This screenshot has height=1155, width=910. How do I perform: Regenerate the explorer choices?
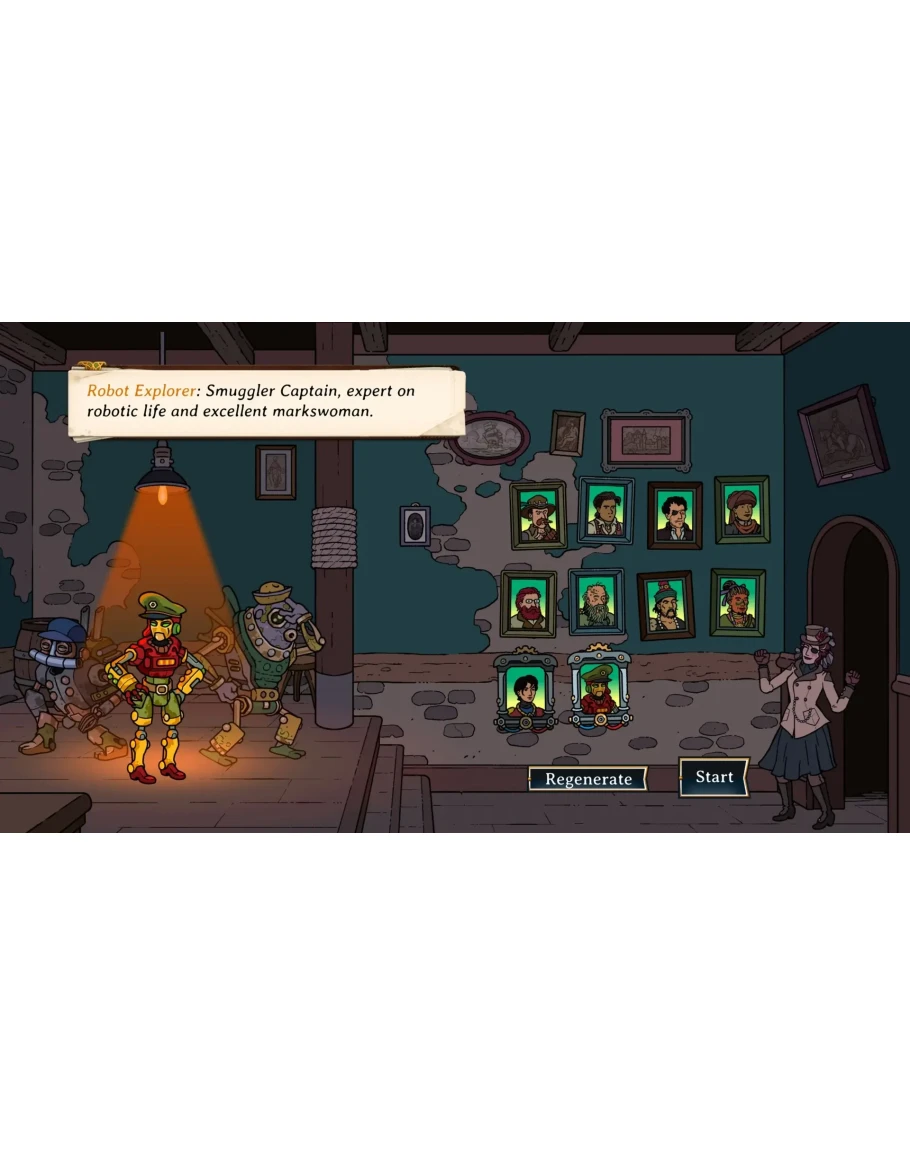[x=588, y=779]
